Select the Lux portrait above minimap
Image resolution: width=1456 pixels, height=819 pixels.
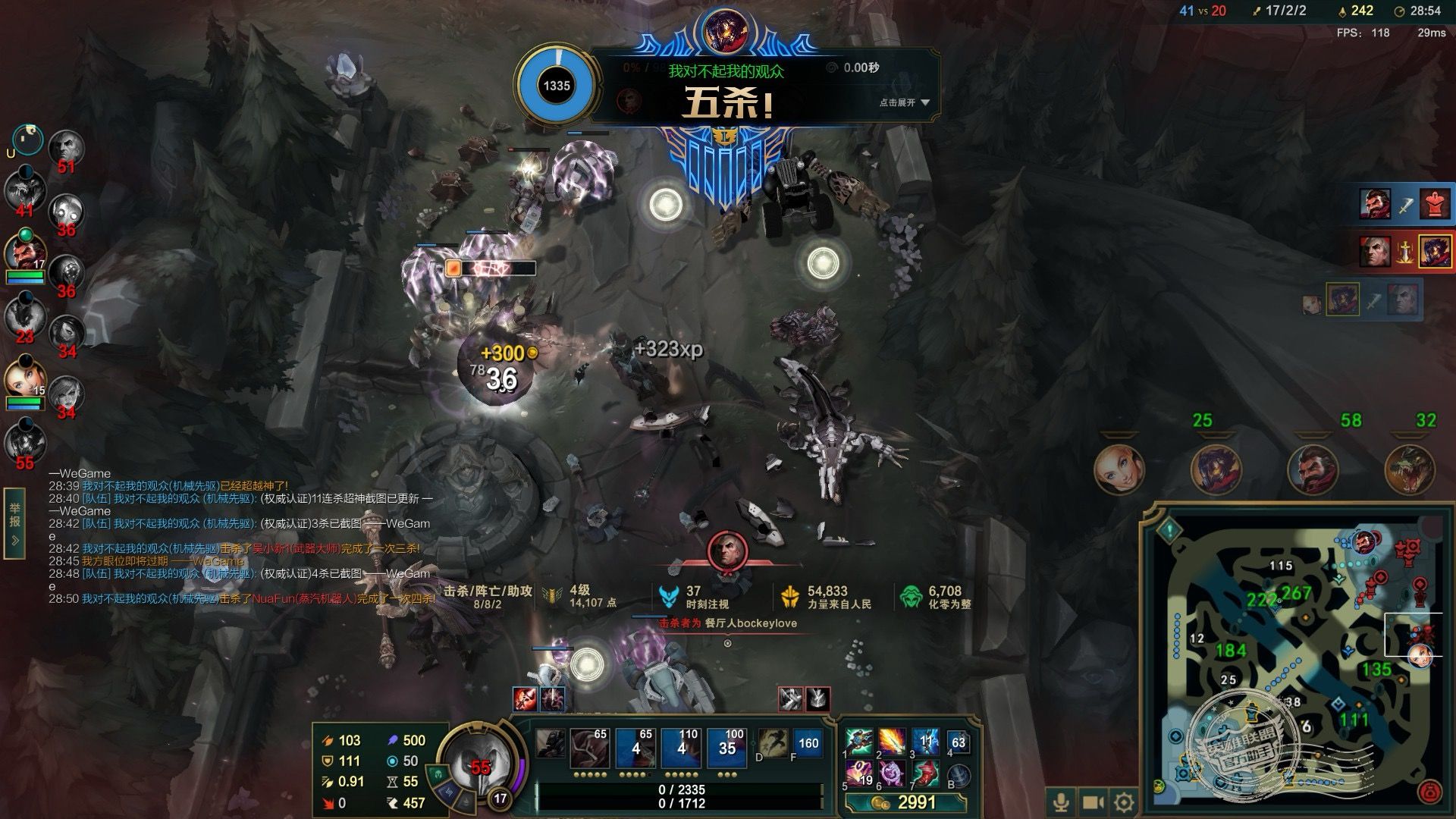point(1119,470)
